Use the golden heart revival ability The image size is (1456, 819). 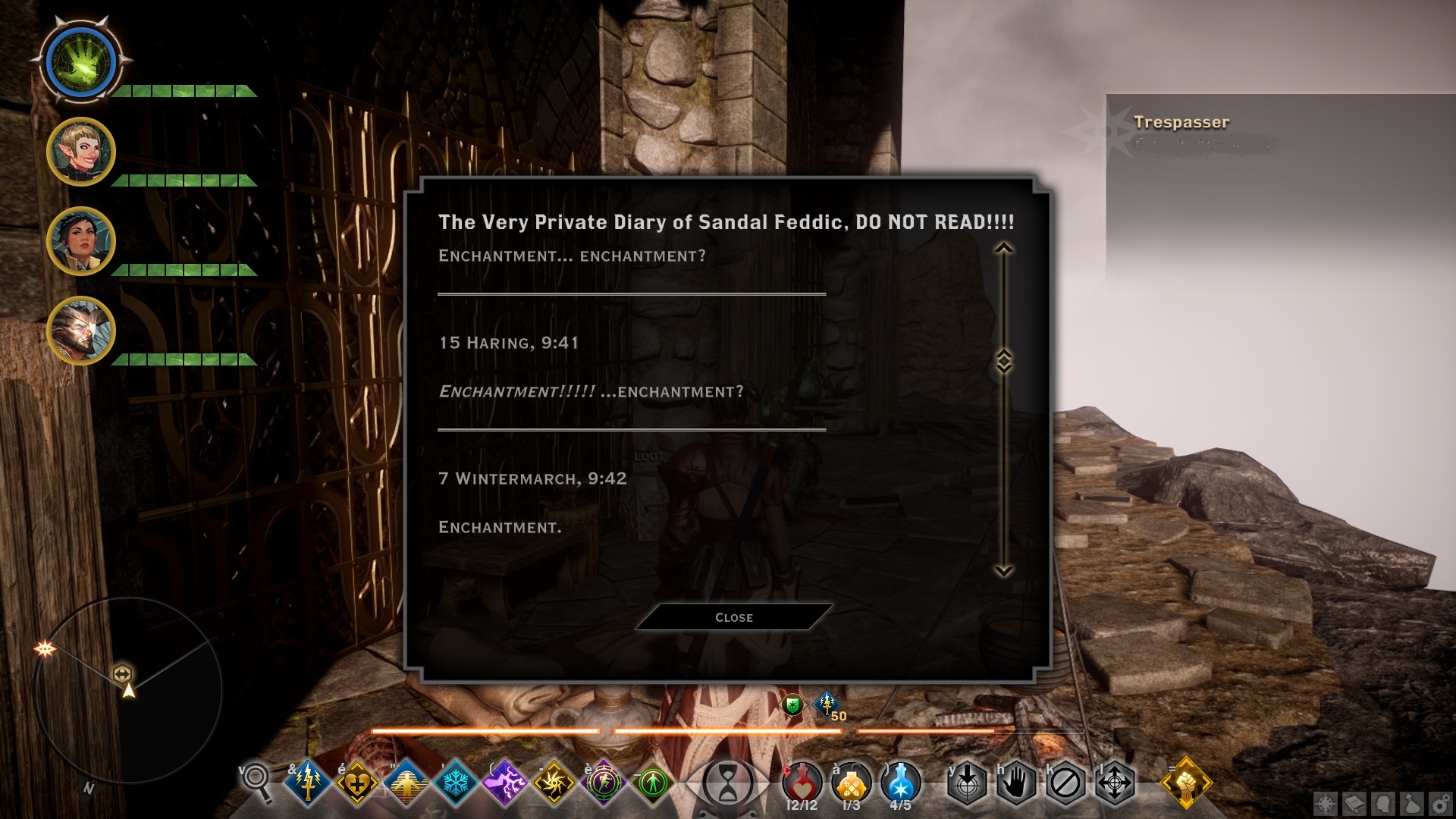357,783
